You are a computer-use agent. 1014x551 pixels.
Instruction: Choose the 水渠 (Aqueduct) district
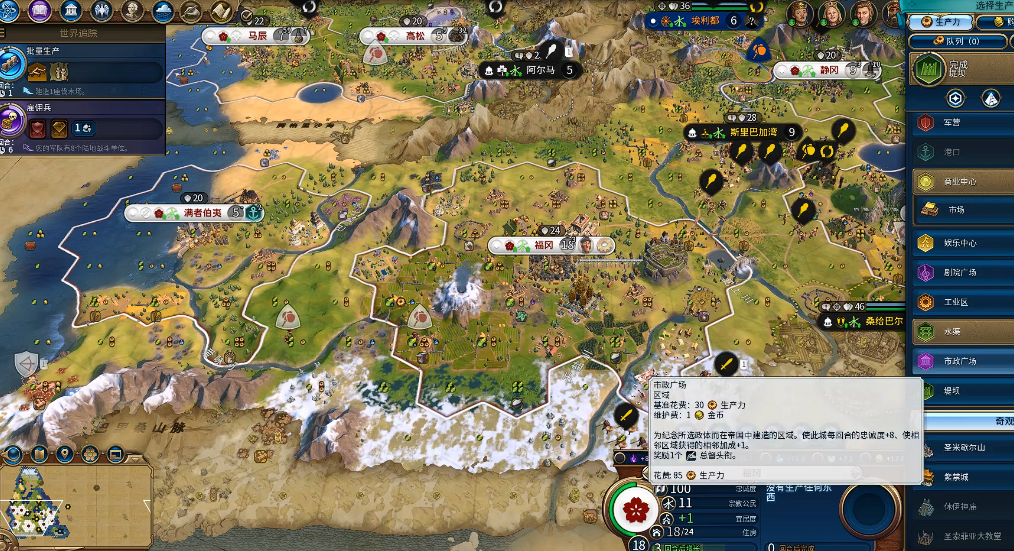coord(960,331)
